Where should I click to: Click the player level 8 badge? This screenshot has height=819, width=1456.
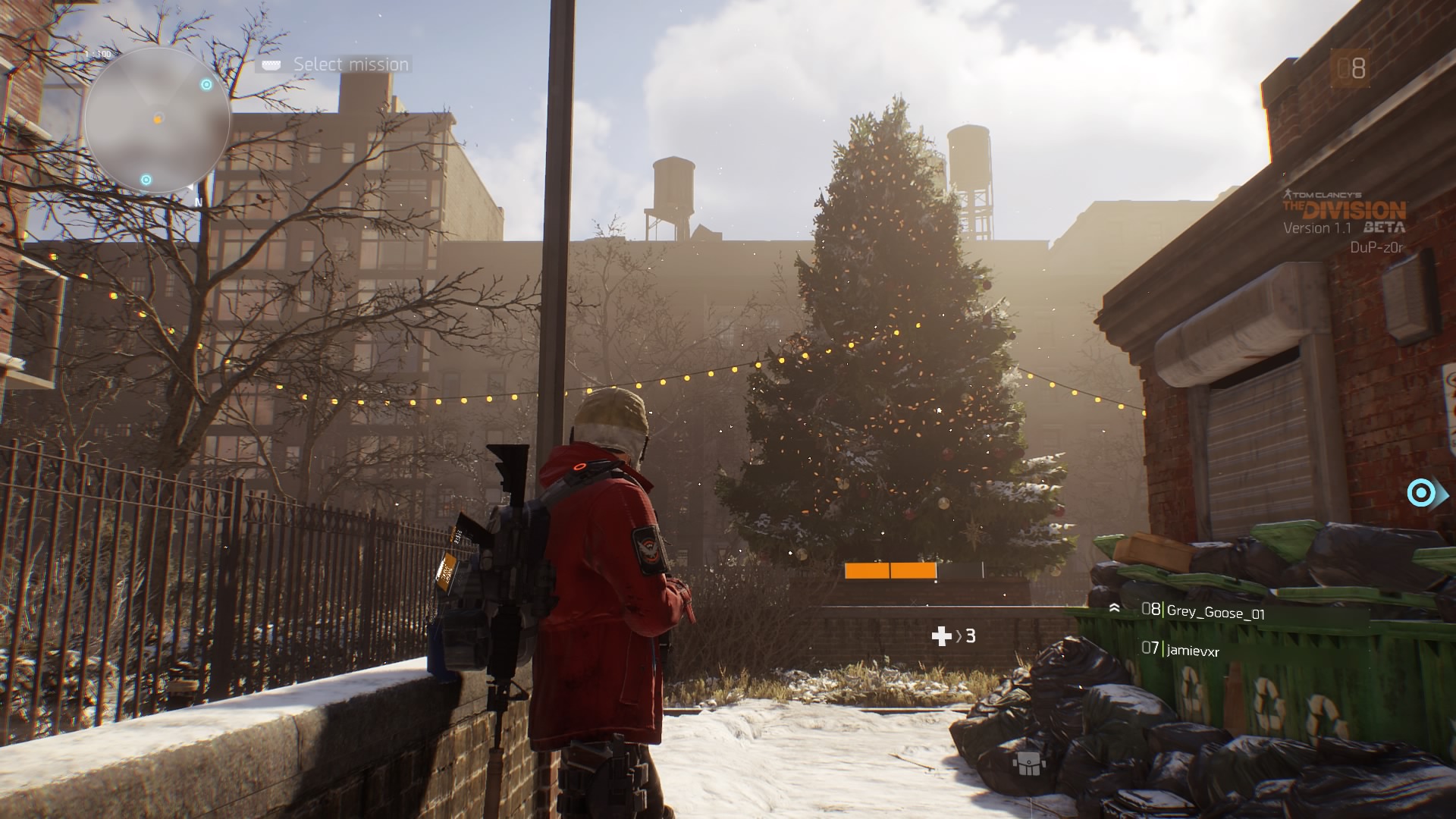point(1351,69)
